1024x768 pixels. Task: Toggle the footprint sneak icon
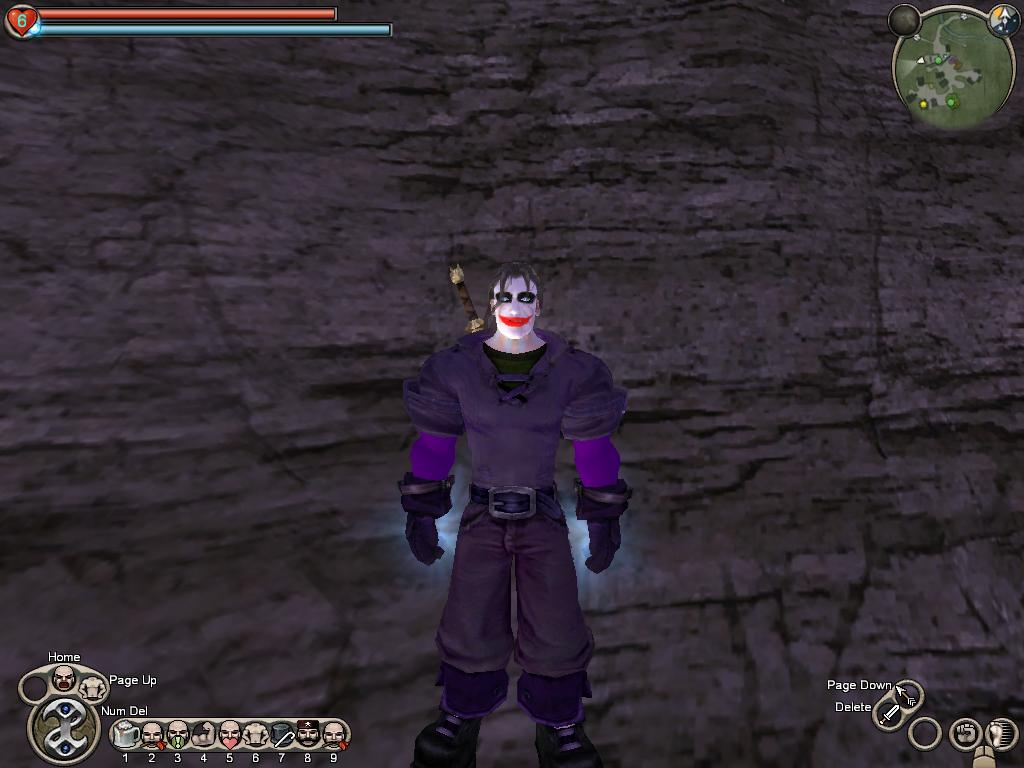click(x=1001, y=734)
